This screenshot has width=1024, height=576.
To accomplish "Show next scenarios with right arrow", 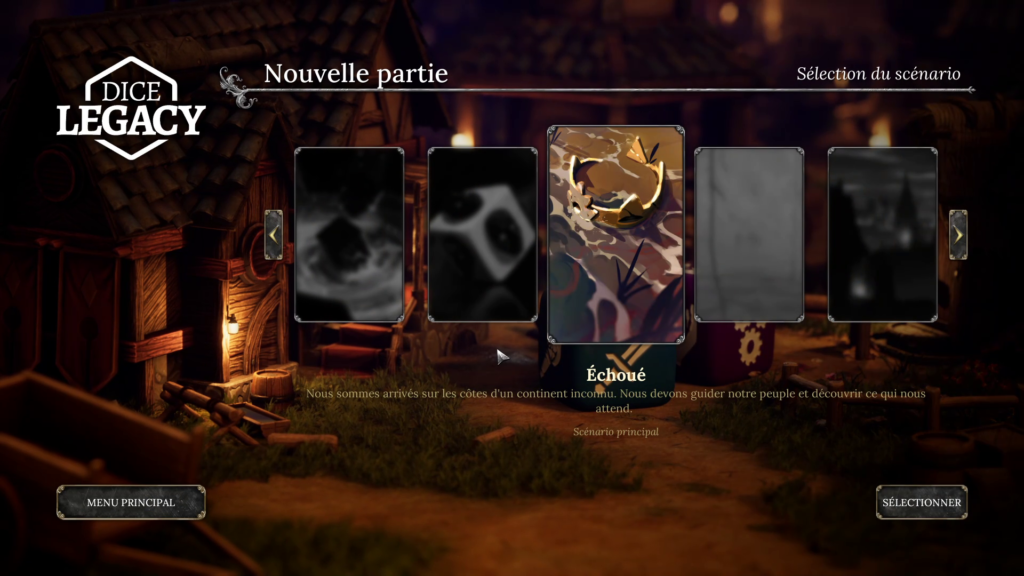I will [x=958, y=235].
